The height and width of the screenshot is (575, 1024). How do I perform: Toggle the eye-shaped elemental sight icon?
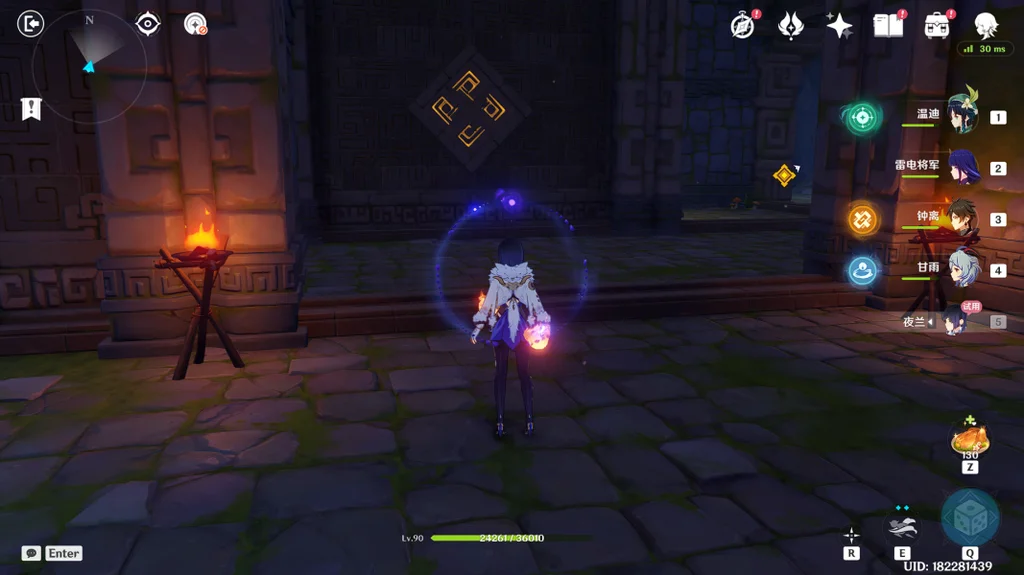(x=148, y=23)
